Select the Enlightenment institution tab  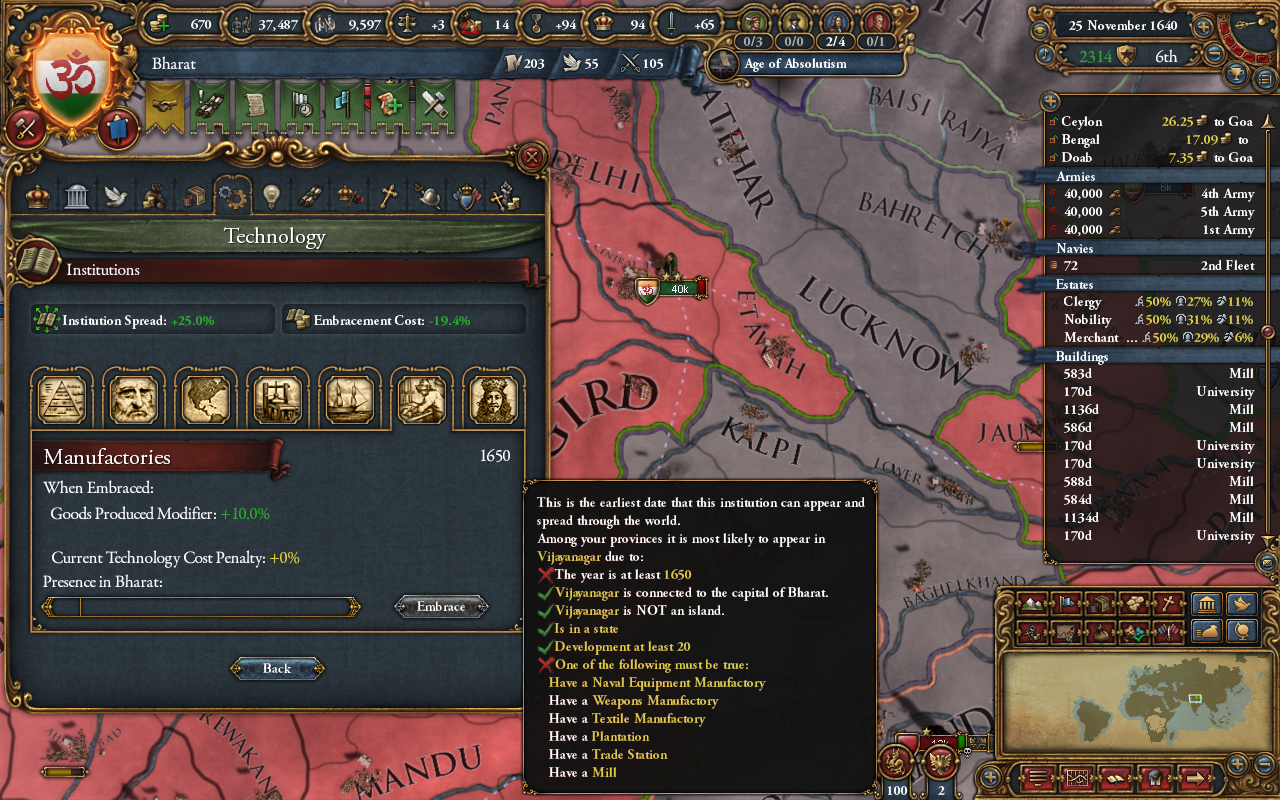[492, 397]
